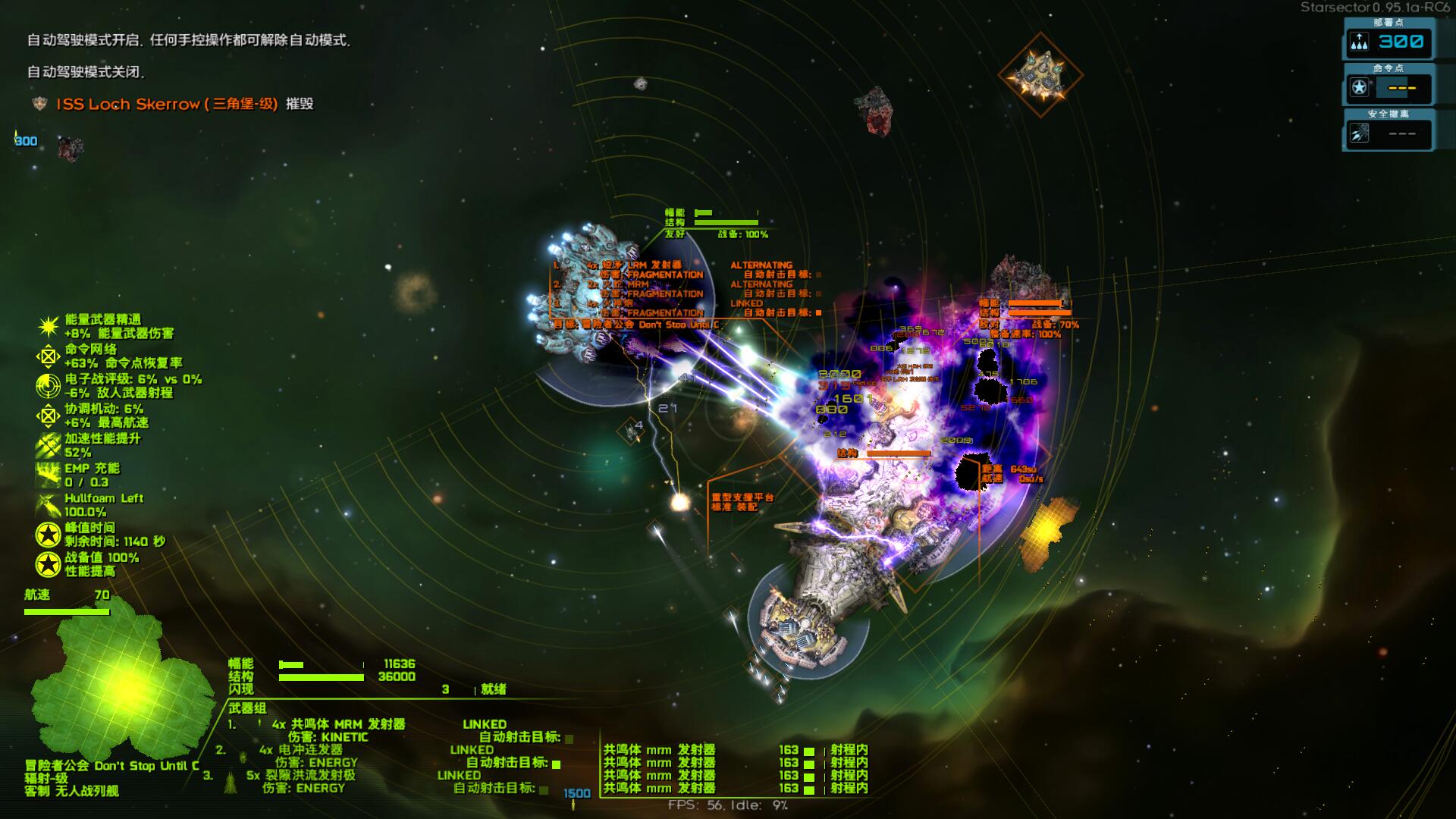
Task: Toggle autofire box for the KINETIC weapon group
Action: tap(569, 738)
